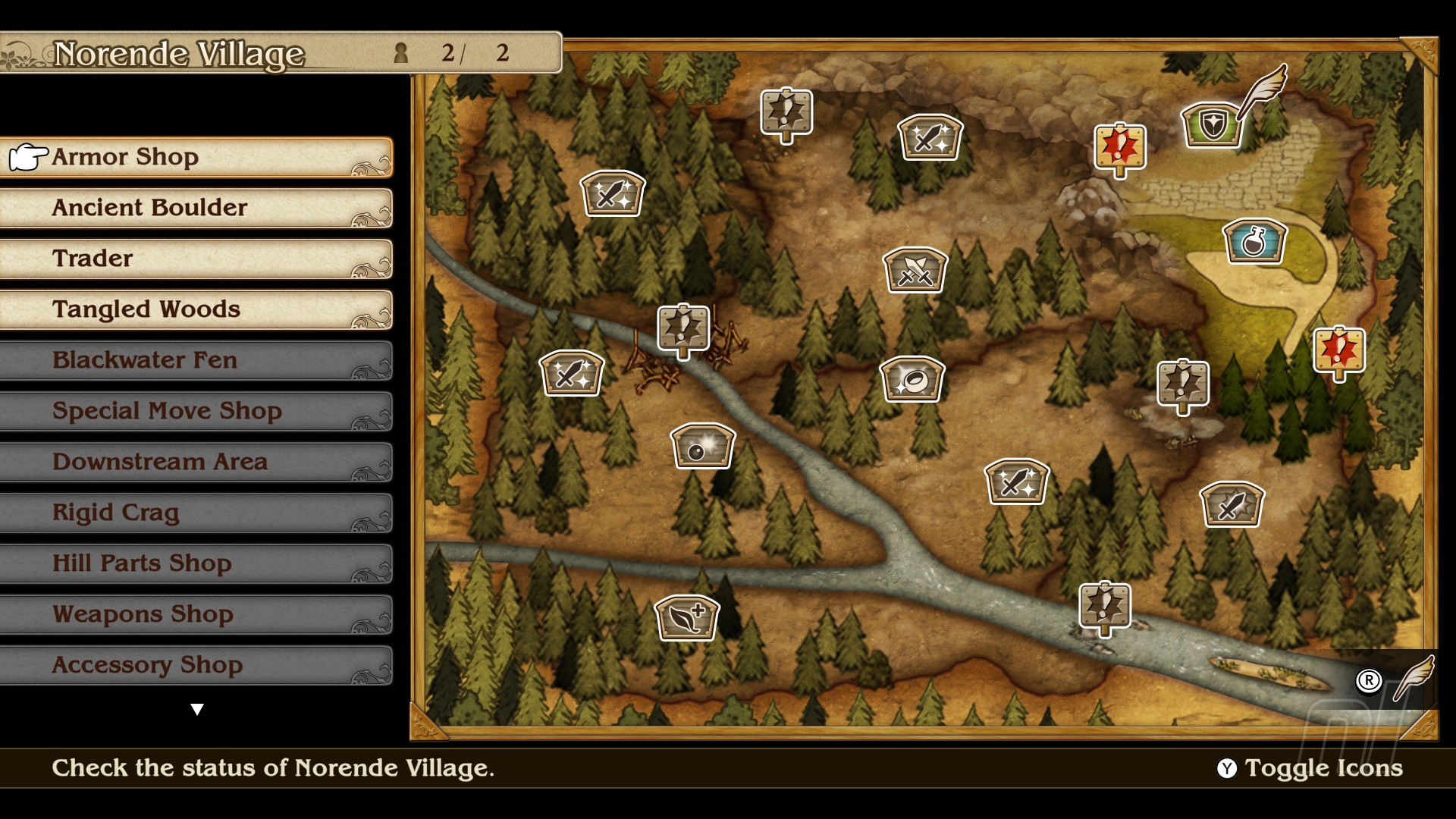Select the Weapons Shop entry

pyautogui.click(x=197, y=614)
